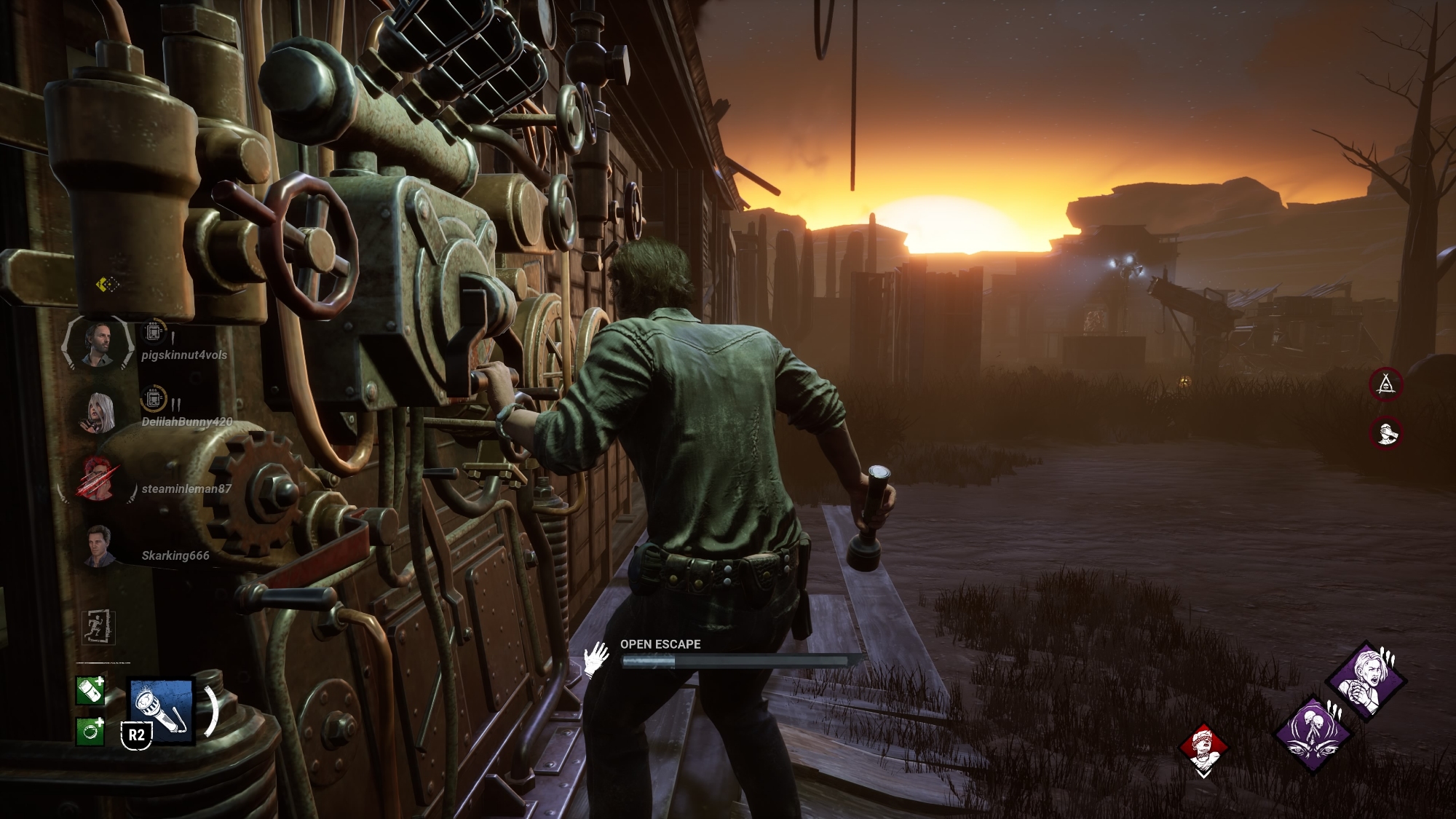This screenshot has height=819, width=1456.
Task: Inspect the green battery add-on icon
Action: [90, 691]
